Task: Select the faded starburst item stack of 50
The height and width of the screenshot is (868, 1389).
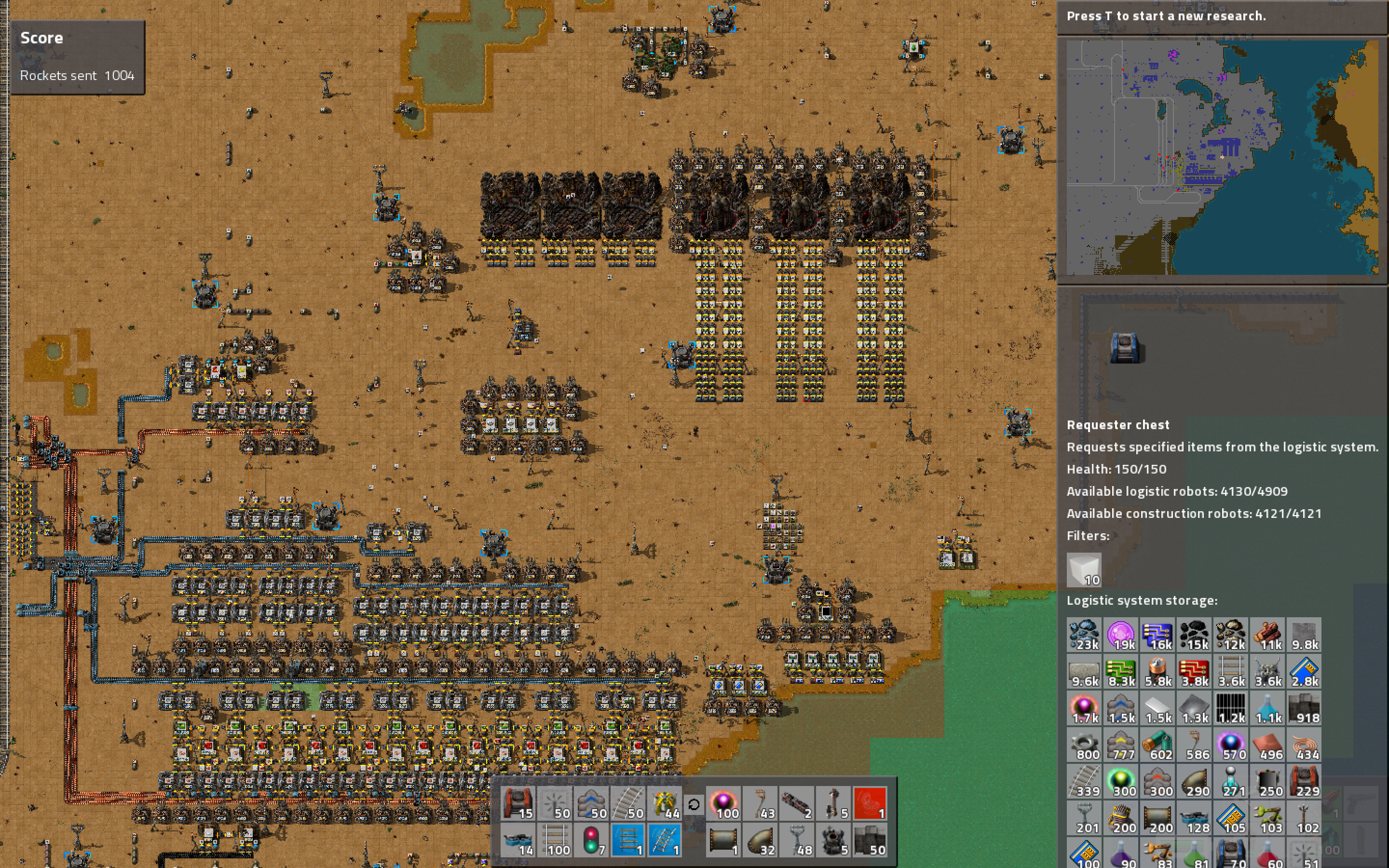Action: point(555,802)
